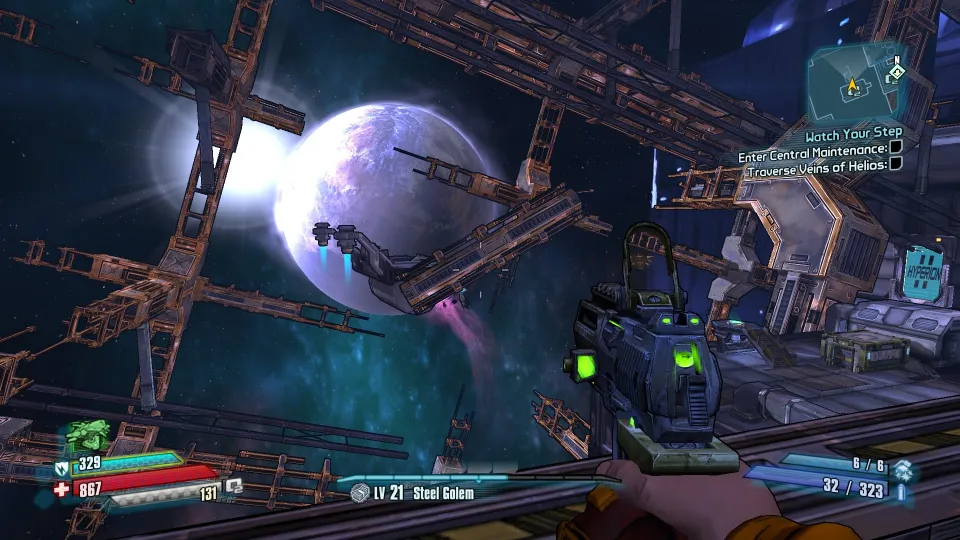Screen dimensions: 960x540
Task: Click the red health cross icon
Action: [62, 490]
